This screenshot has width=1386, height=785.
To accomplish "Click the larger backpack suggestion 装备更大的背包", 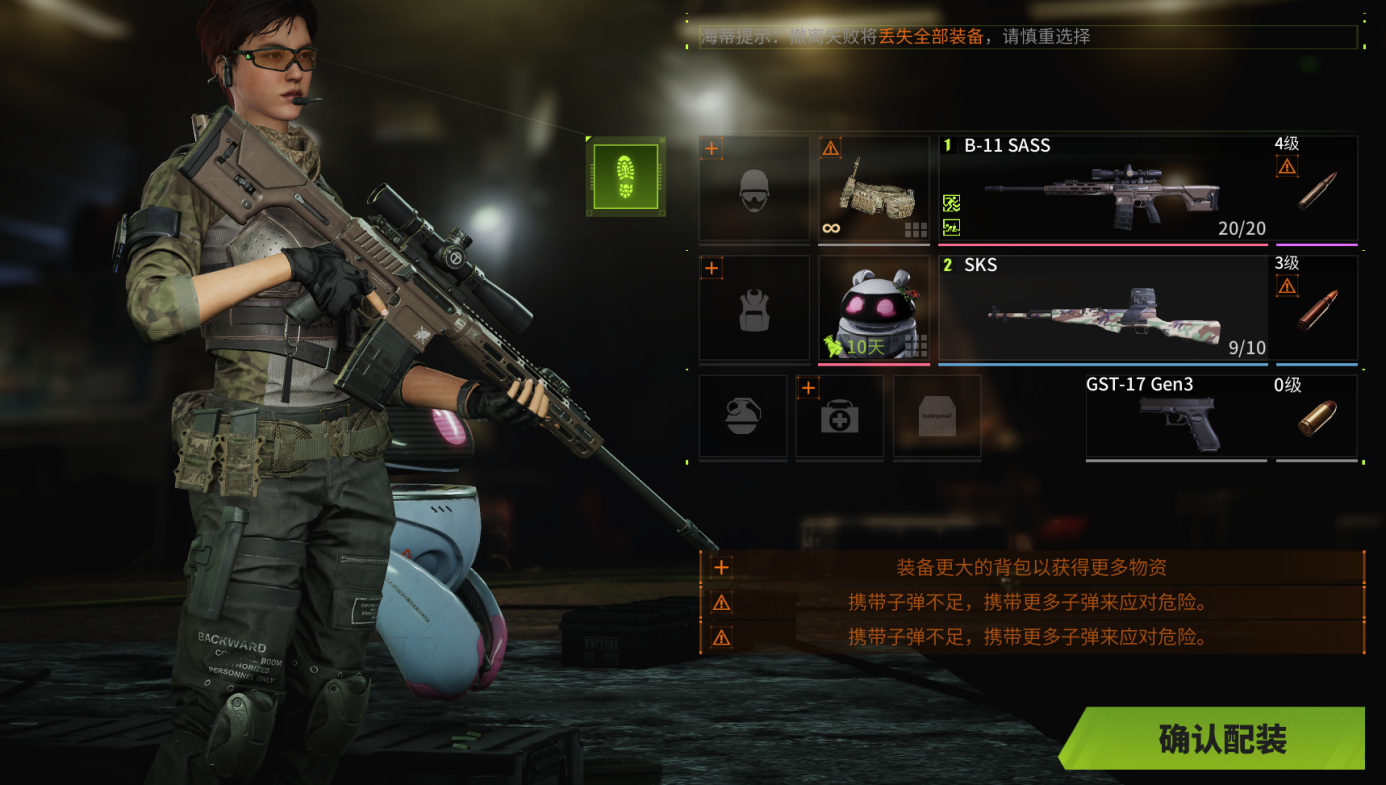I will pos(1031,568).
